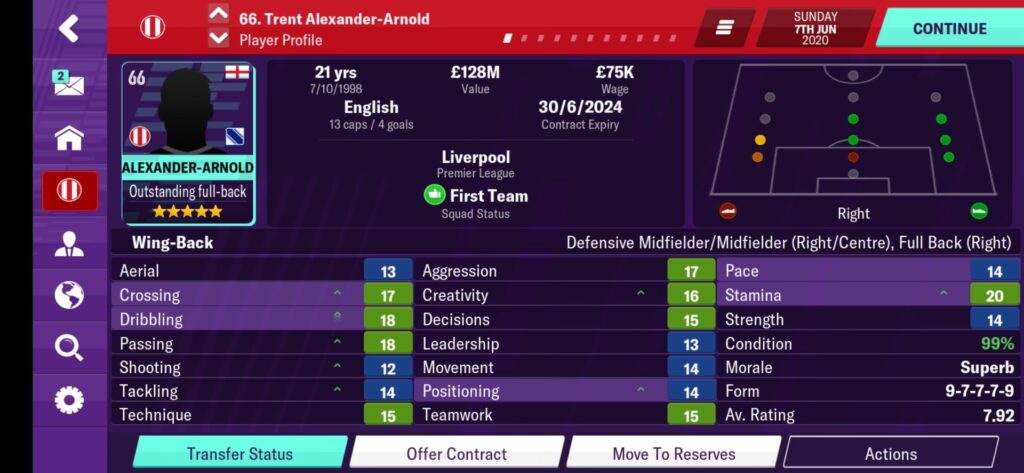
Task: Move the player to Reserves
Action: point(673,453)
